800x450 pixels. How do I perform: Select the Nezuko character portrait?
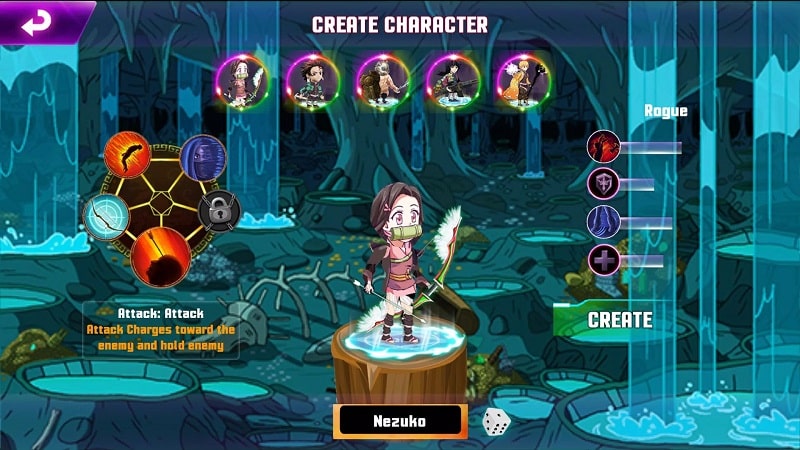click(243, 78)
